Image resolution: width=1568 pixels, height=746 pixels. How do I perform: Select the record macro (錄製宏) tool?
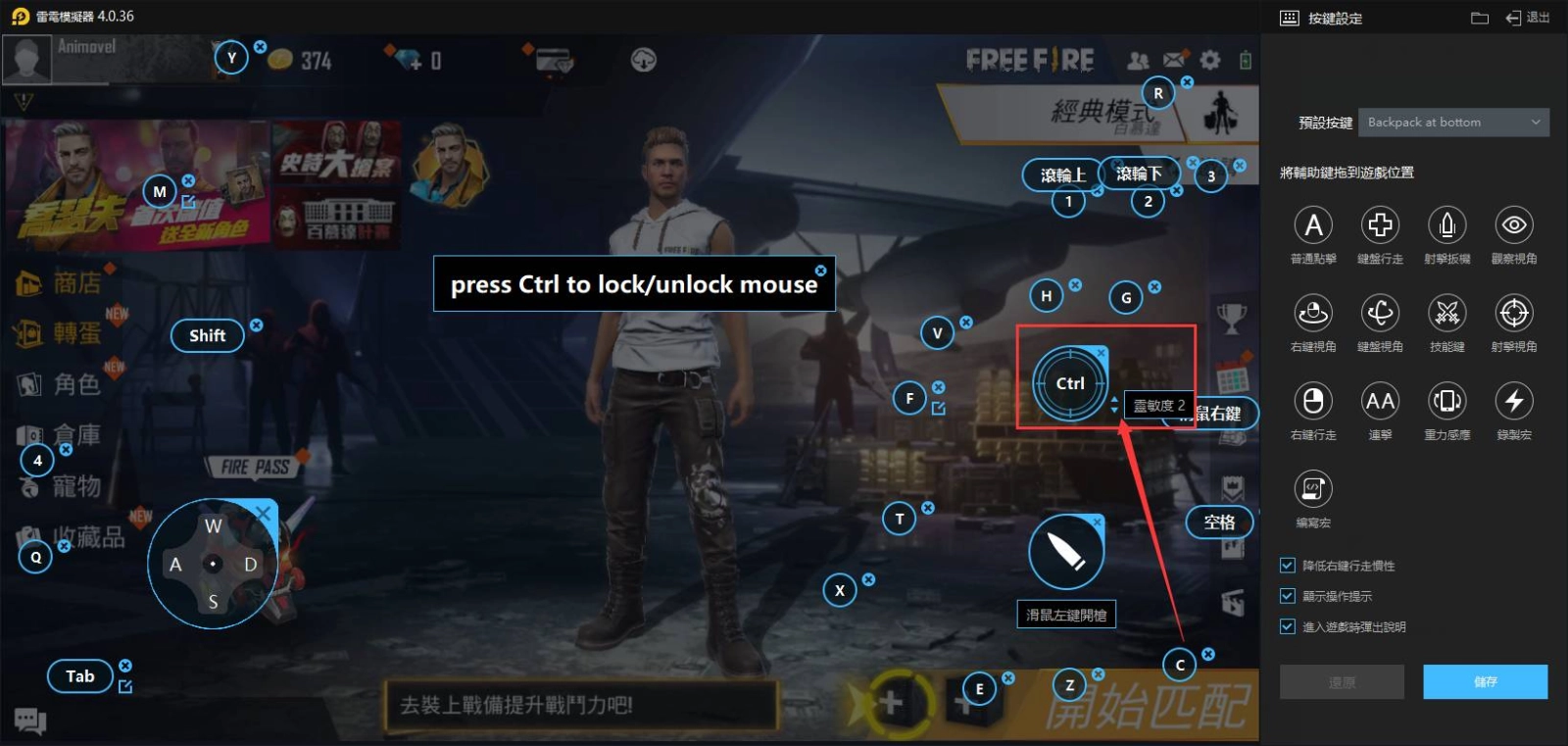pos(1513,402)
